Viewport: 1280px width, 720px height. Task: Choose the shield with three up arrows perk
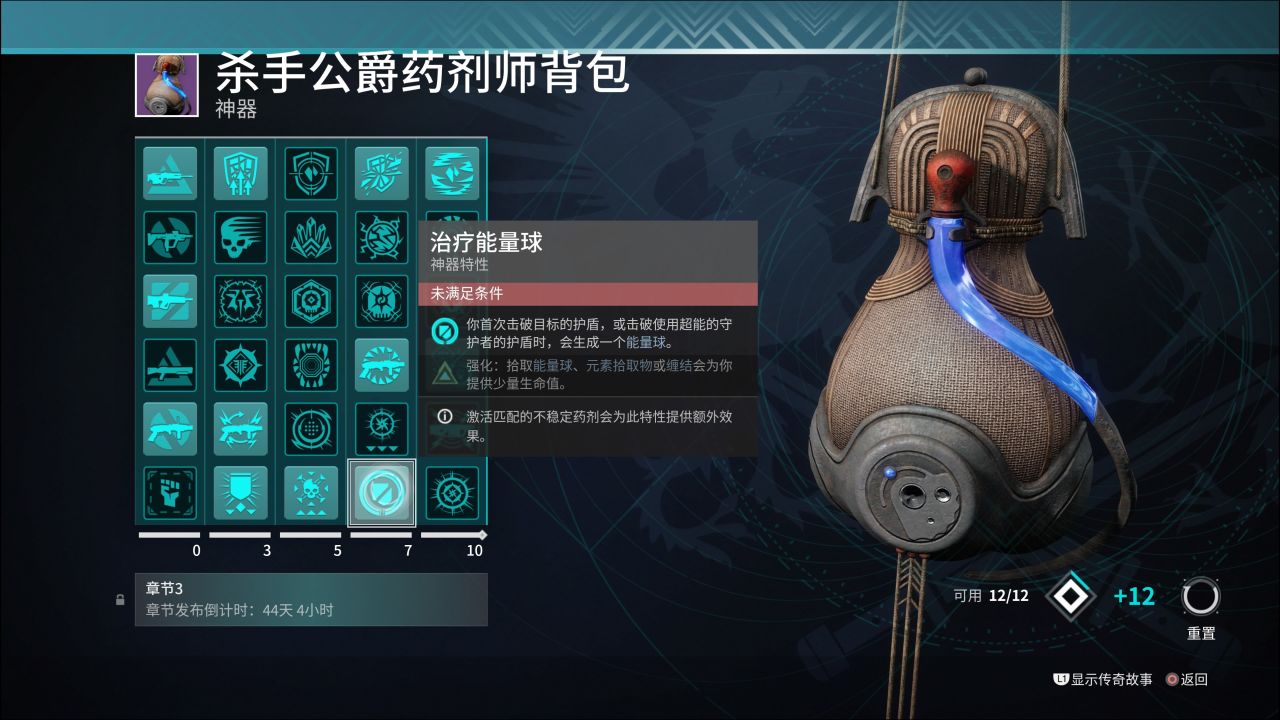click(240, 173)
